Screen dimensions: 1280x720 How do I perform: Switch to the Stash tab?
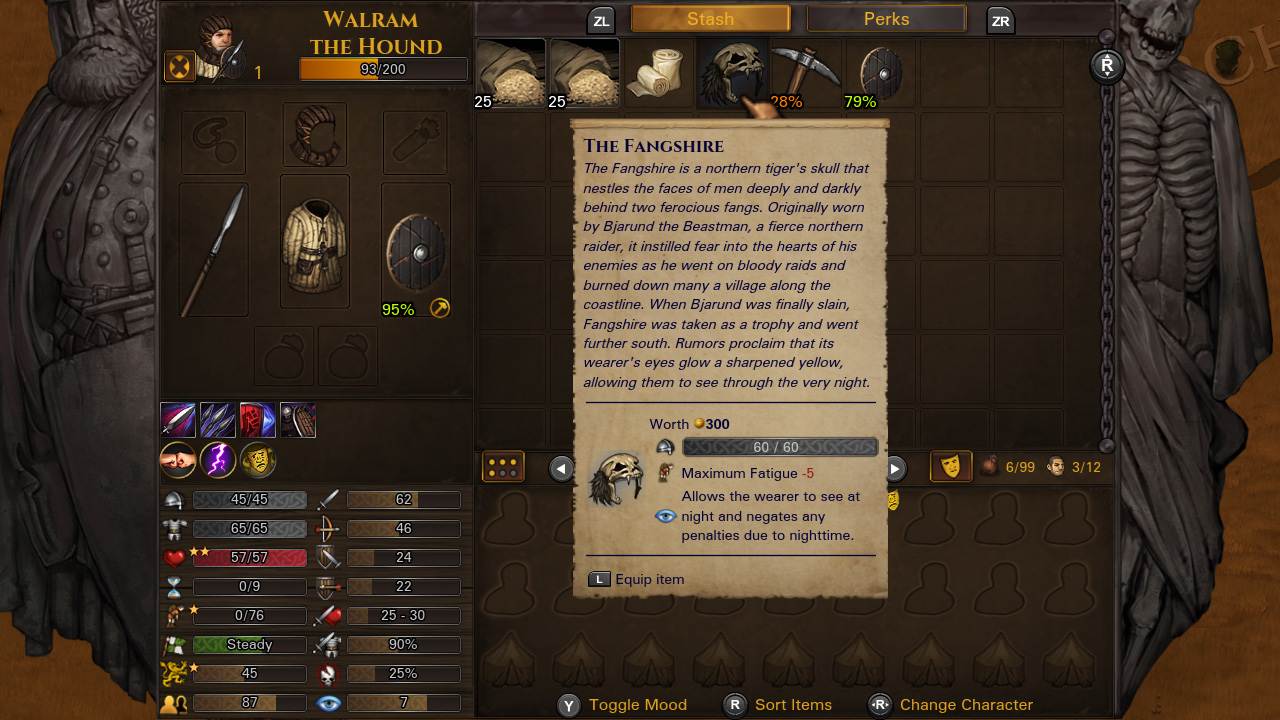pyautogui.click(x=708, y=18)
